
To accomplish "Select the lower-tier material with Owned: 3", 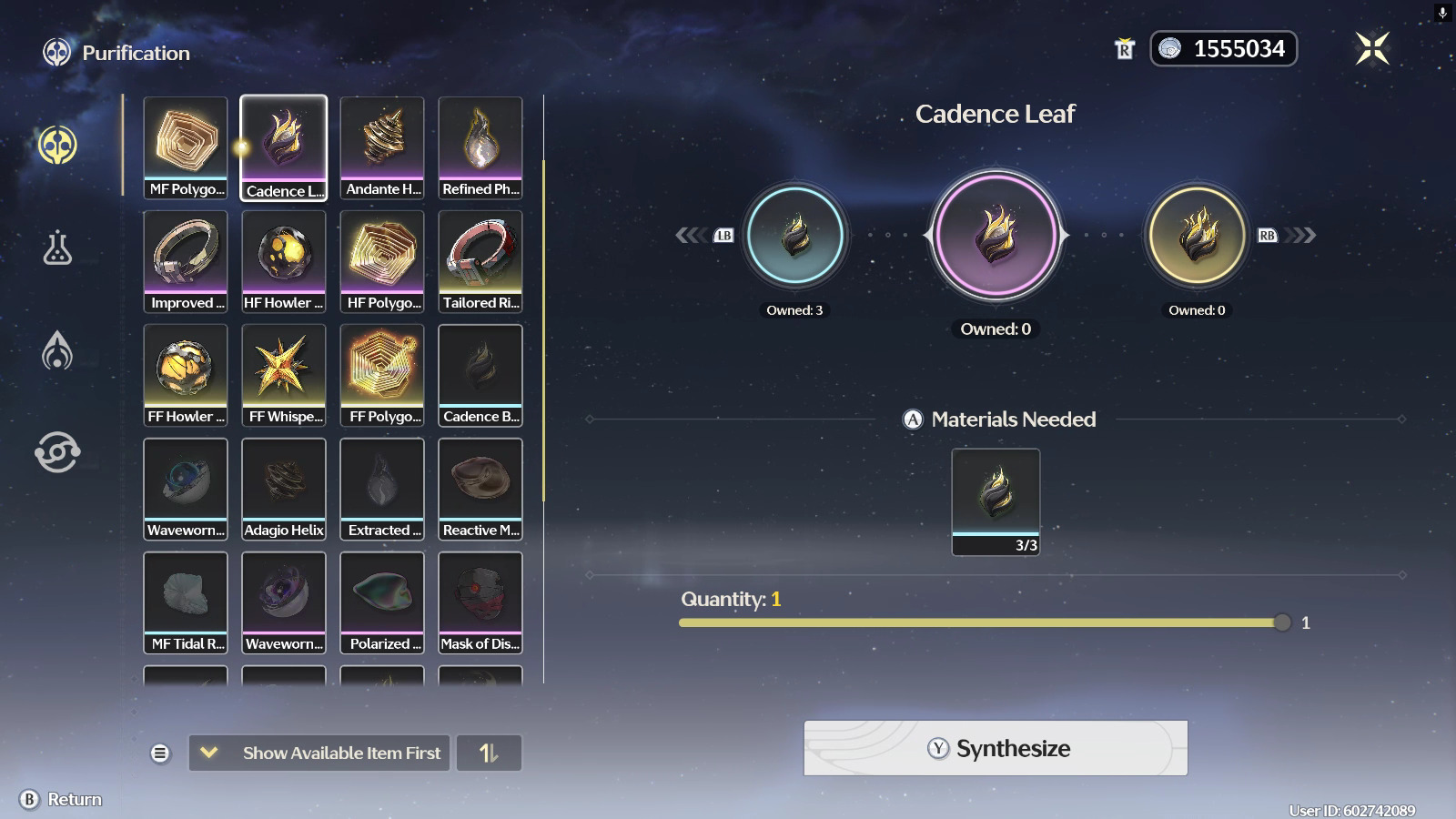I will coord(794,236).
